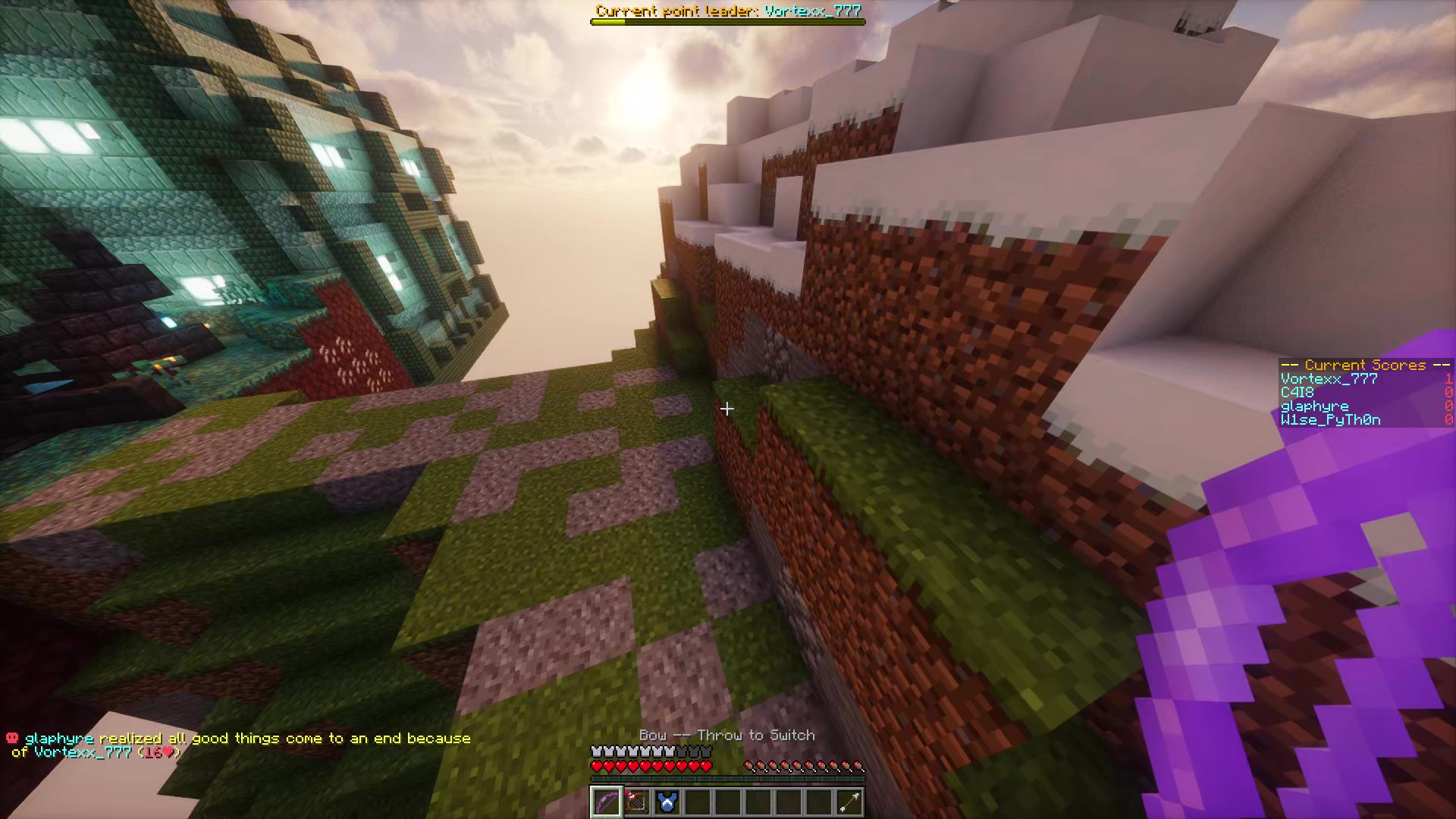The height and width of the screenshot is (819, 1456).
Task: Click the blue shield in hotbar slot three
Action: 667,803
